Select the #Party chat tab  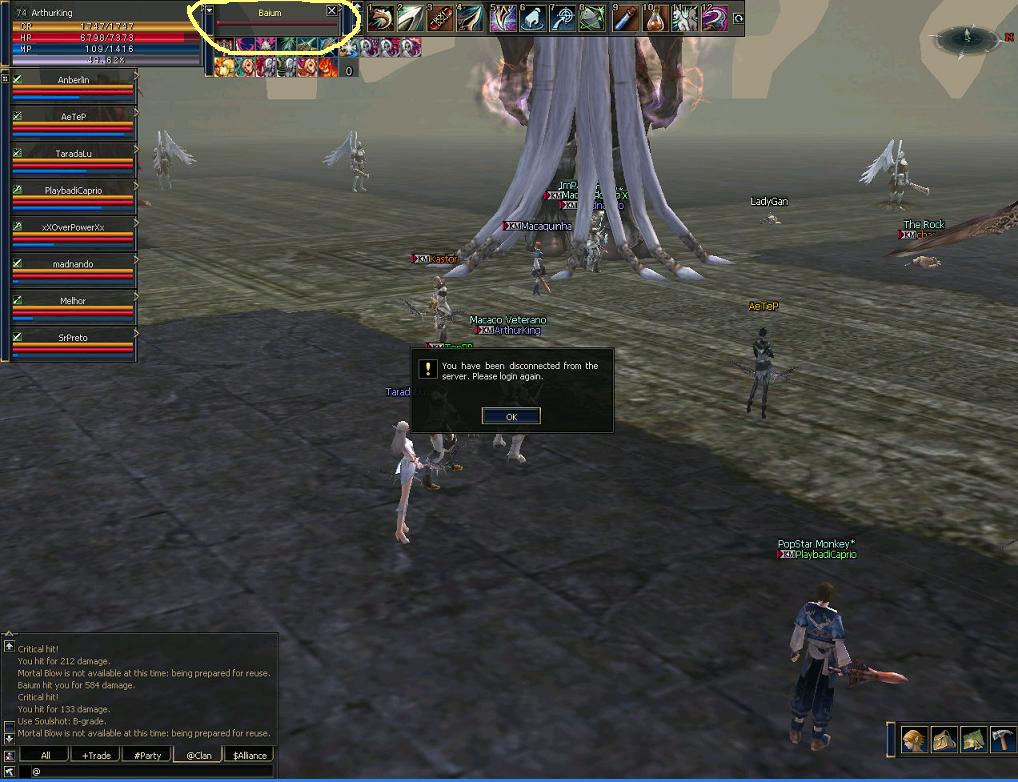[x=147, y=755]
